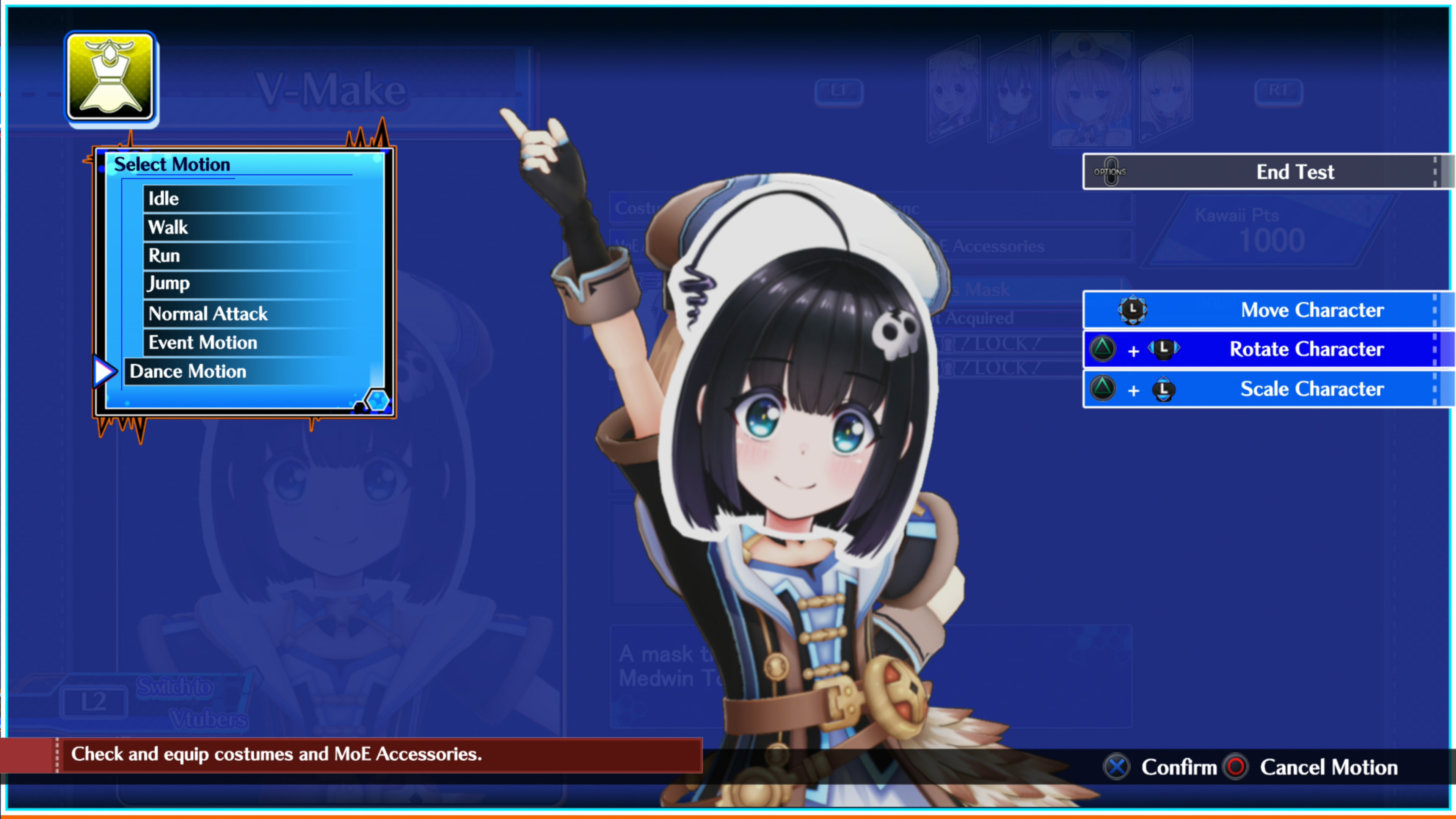Click the hexagon icon at Select Motion panel corner

tap(378, 400)
